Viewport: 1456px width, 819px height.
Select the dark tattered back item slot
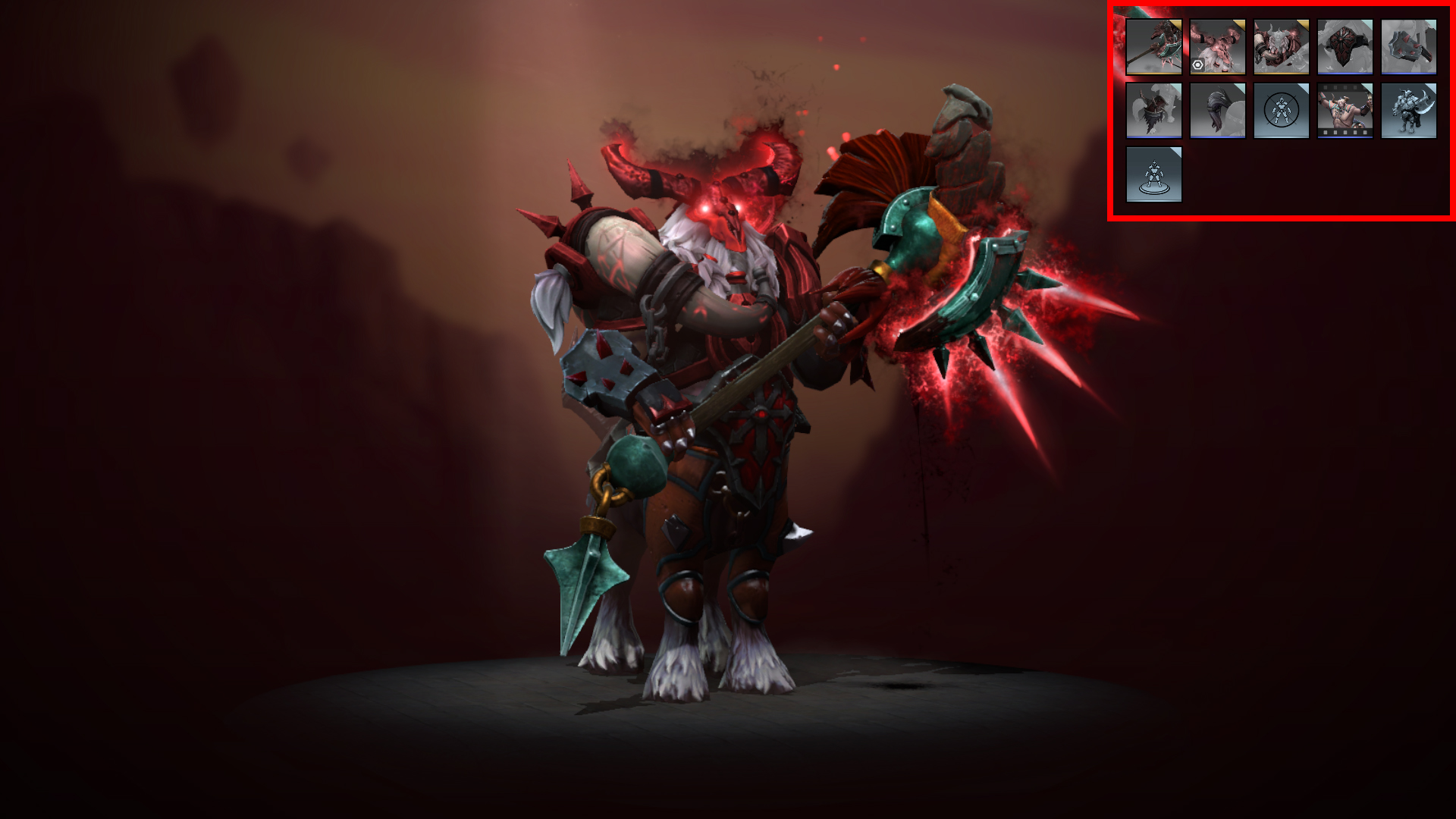pos(1153,111)
